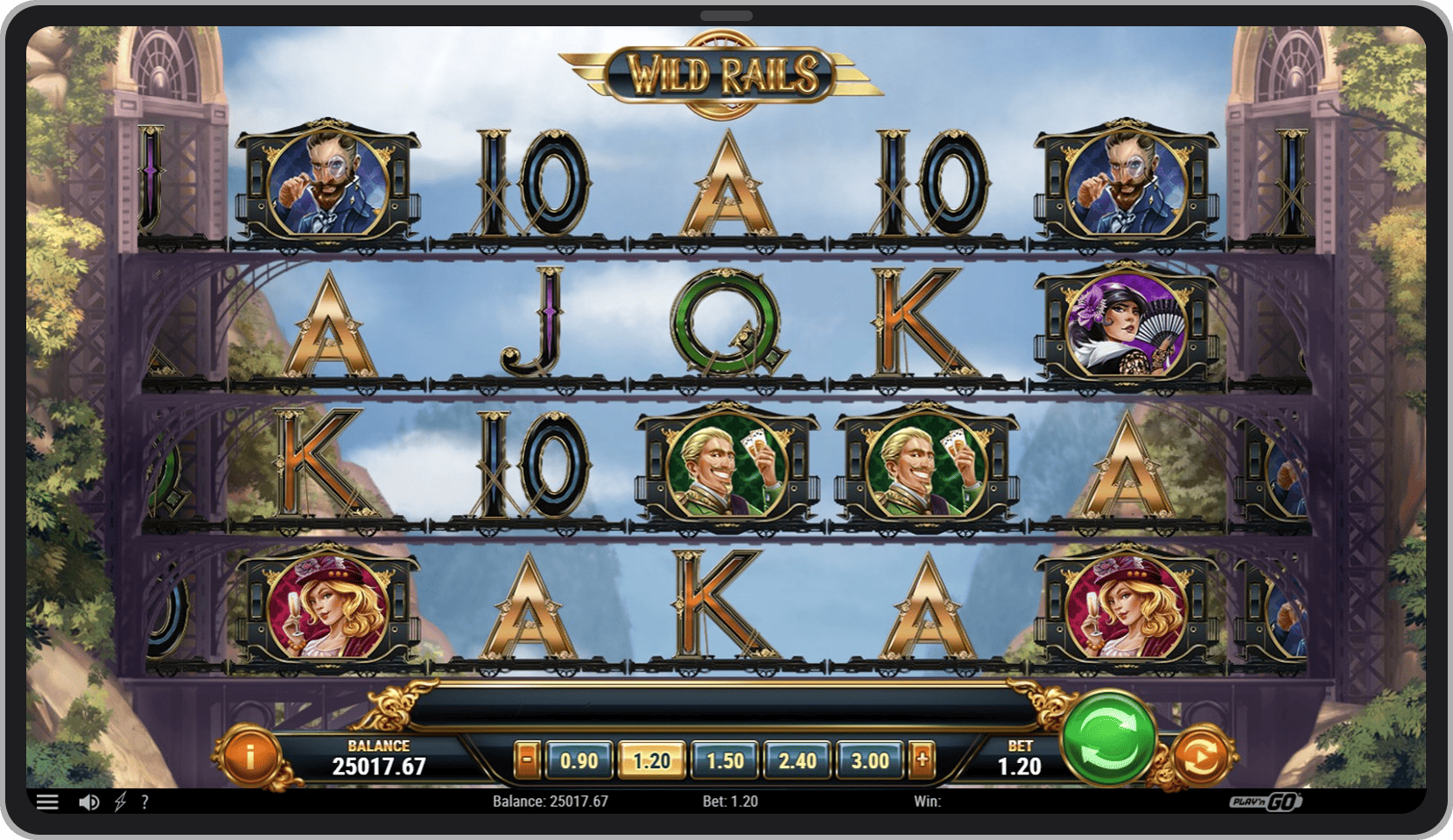Open the hamburger menu

[x=47, y=801]
